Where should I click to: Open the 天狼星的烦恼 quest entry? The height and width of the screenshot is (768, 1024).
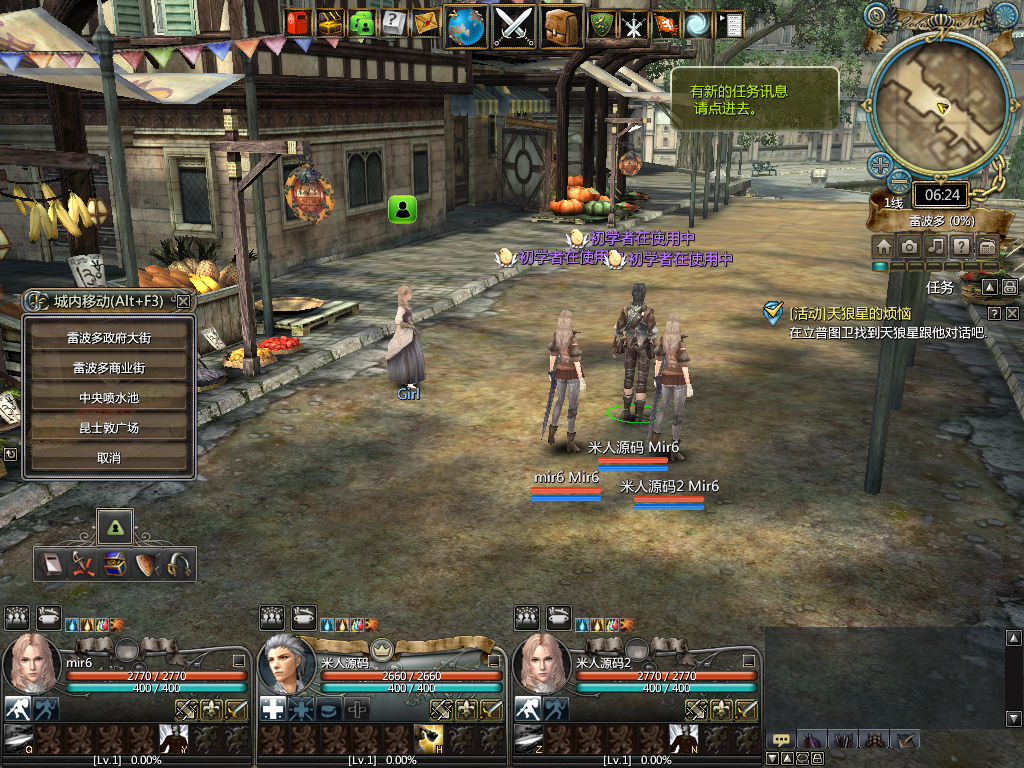click(x=850, y=313)
